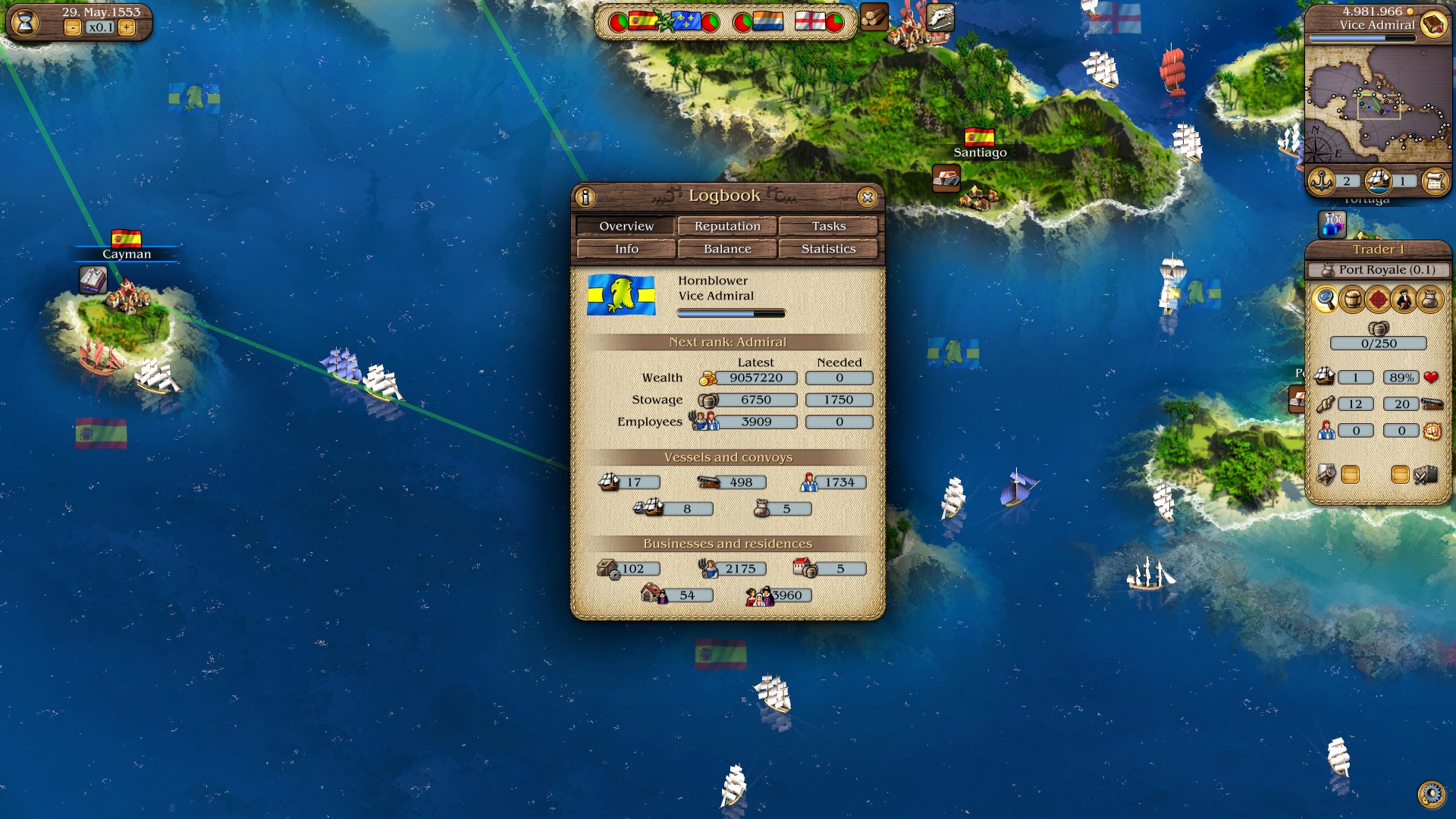The height and width of the screenshot is (819, 1456).
Task: Decrease game speed with minus button
Action: (x=73, y=28)
